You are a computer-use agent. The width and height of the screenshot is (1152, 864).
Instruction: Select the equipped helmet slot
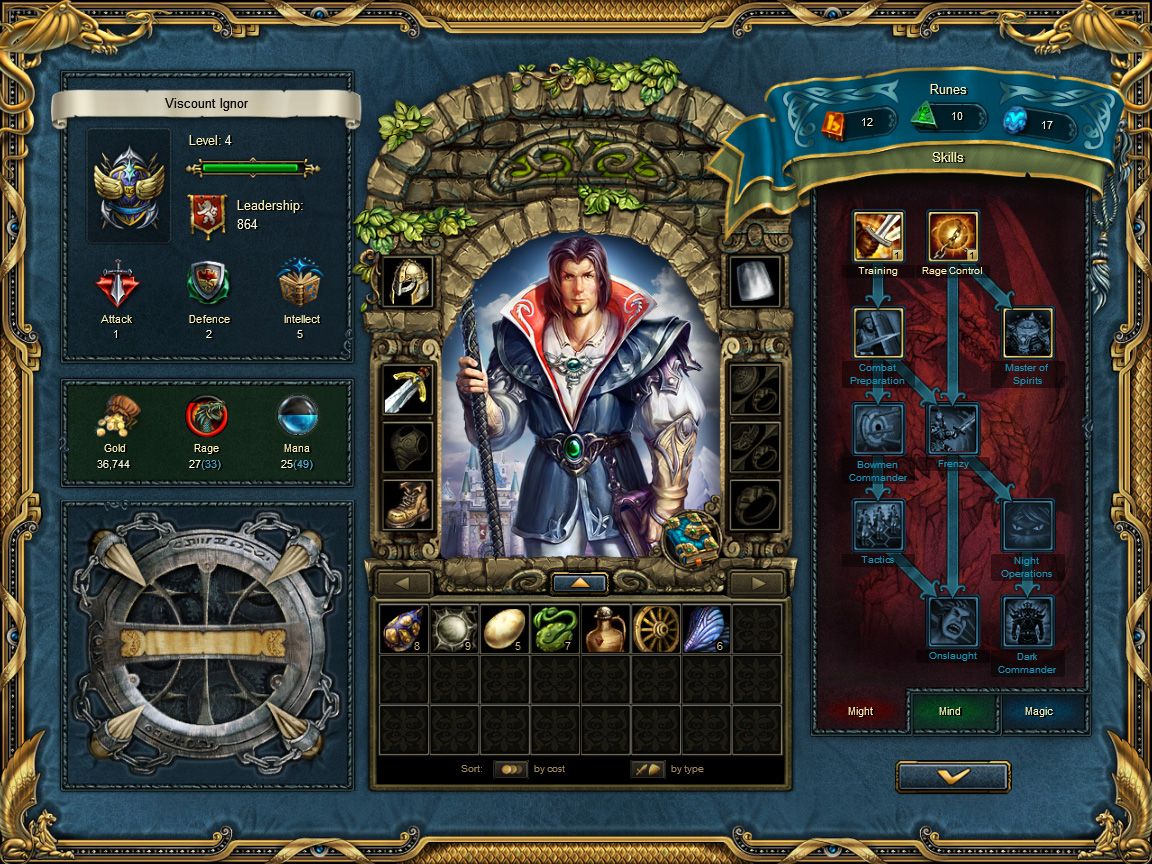[408, 281]
